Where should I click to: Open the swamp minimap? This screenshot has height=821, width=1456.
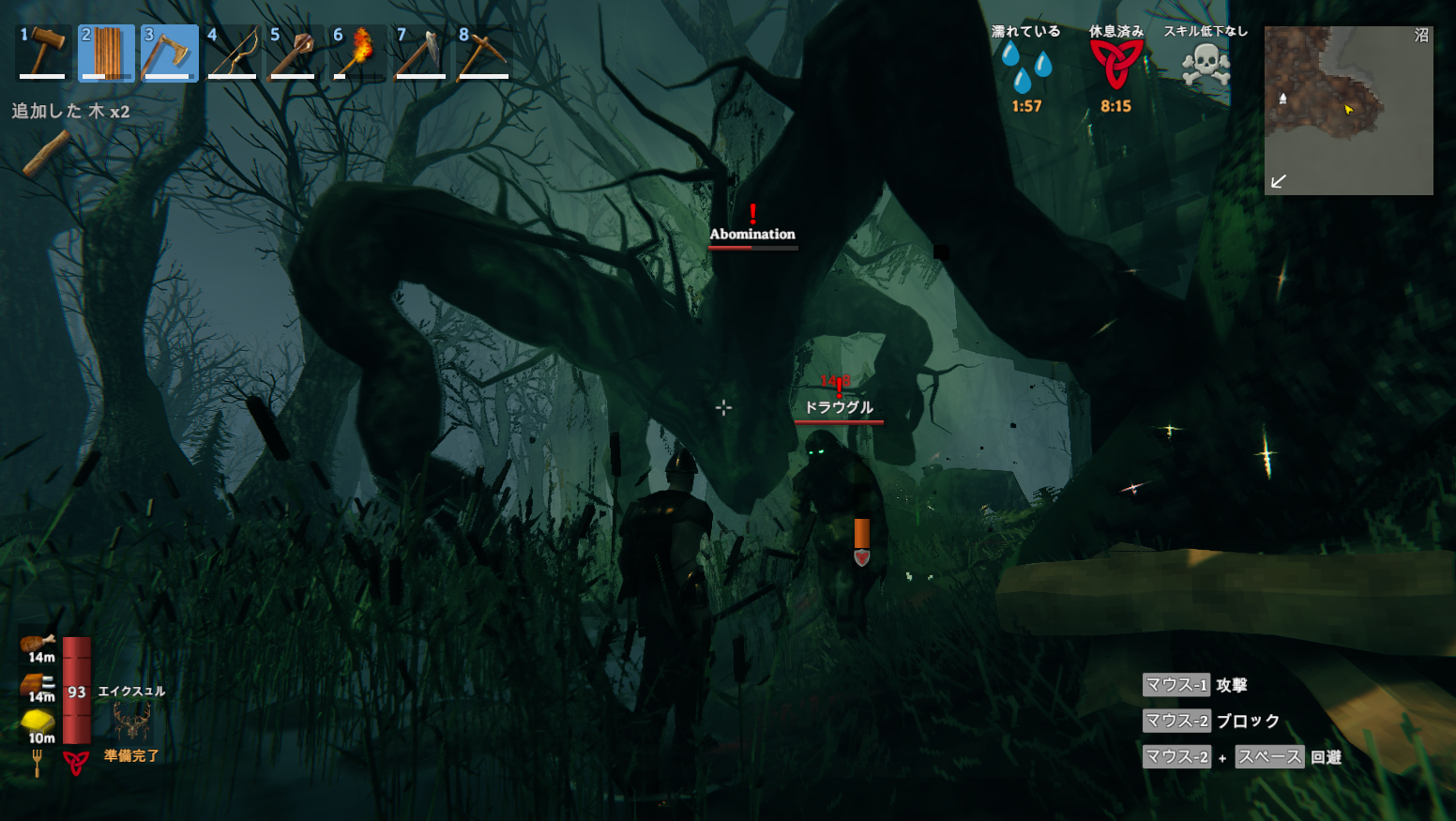point(1348,110)
